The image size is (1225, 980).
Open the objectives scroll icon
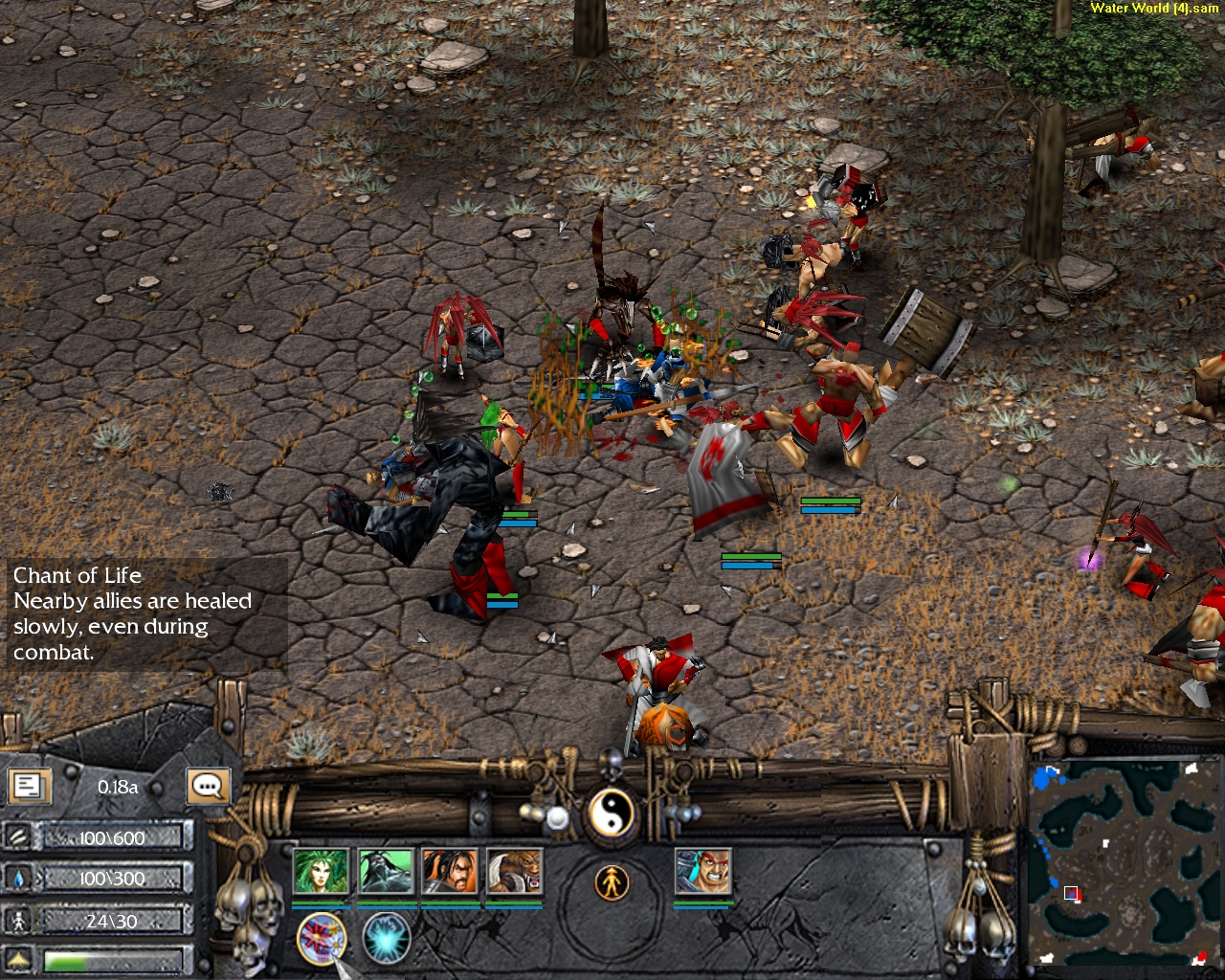tap(30, 786)
